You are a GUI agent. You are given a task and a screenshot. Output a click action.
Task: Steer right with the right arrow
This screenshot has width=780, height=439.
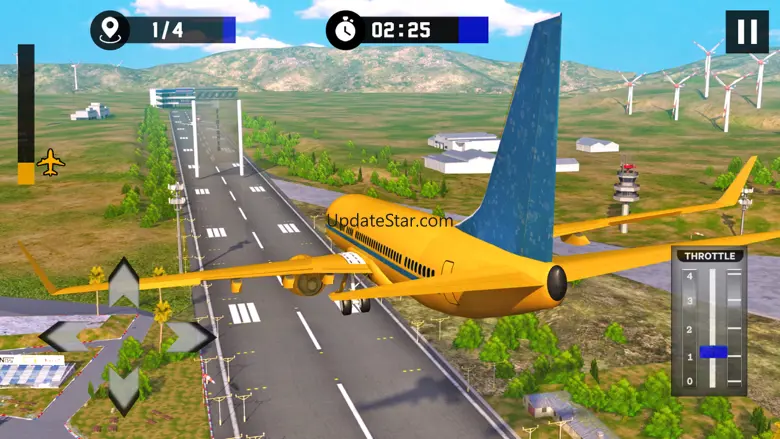[x=190, y=337]
